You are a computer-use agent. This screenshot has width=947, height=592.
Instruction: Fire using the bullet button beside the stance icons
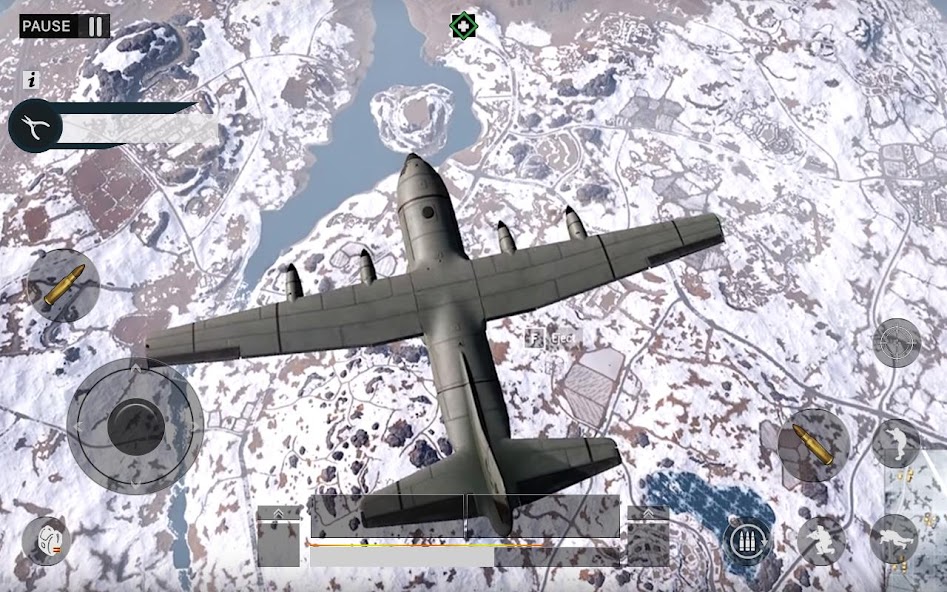813,443
